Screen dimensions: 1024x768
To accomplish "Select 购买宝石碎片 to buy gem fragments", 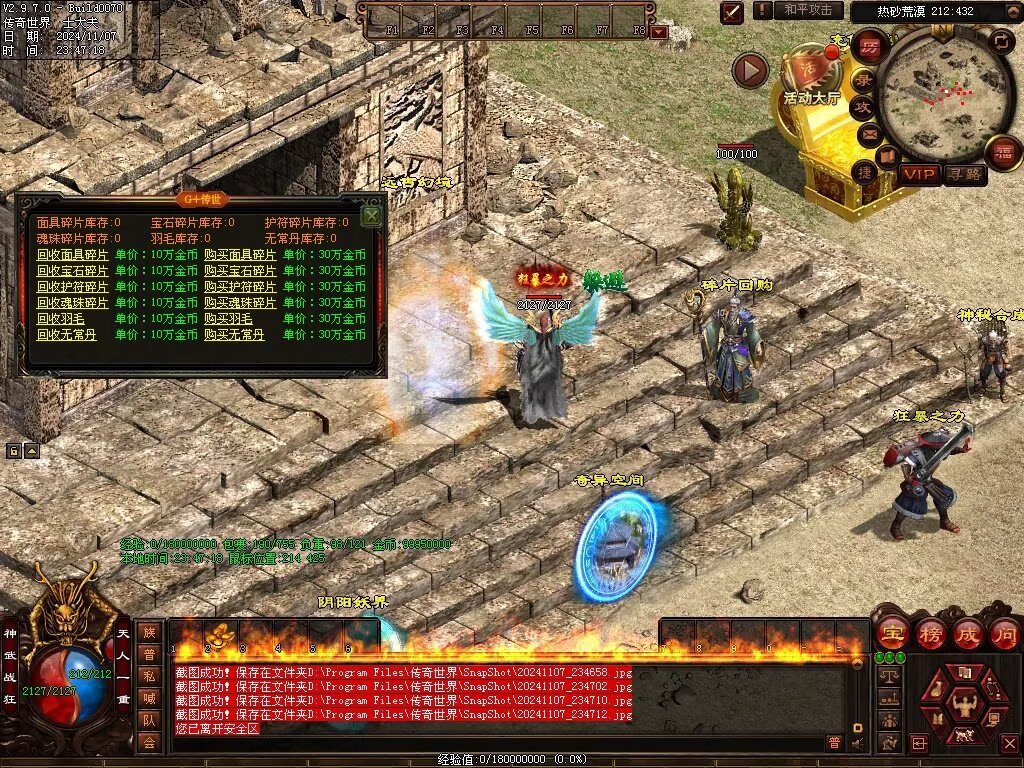I will pyautogui.click(x=240, y=271).
